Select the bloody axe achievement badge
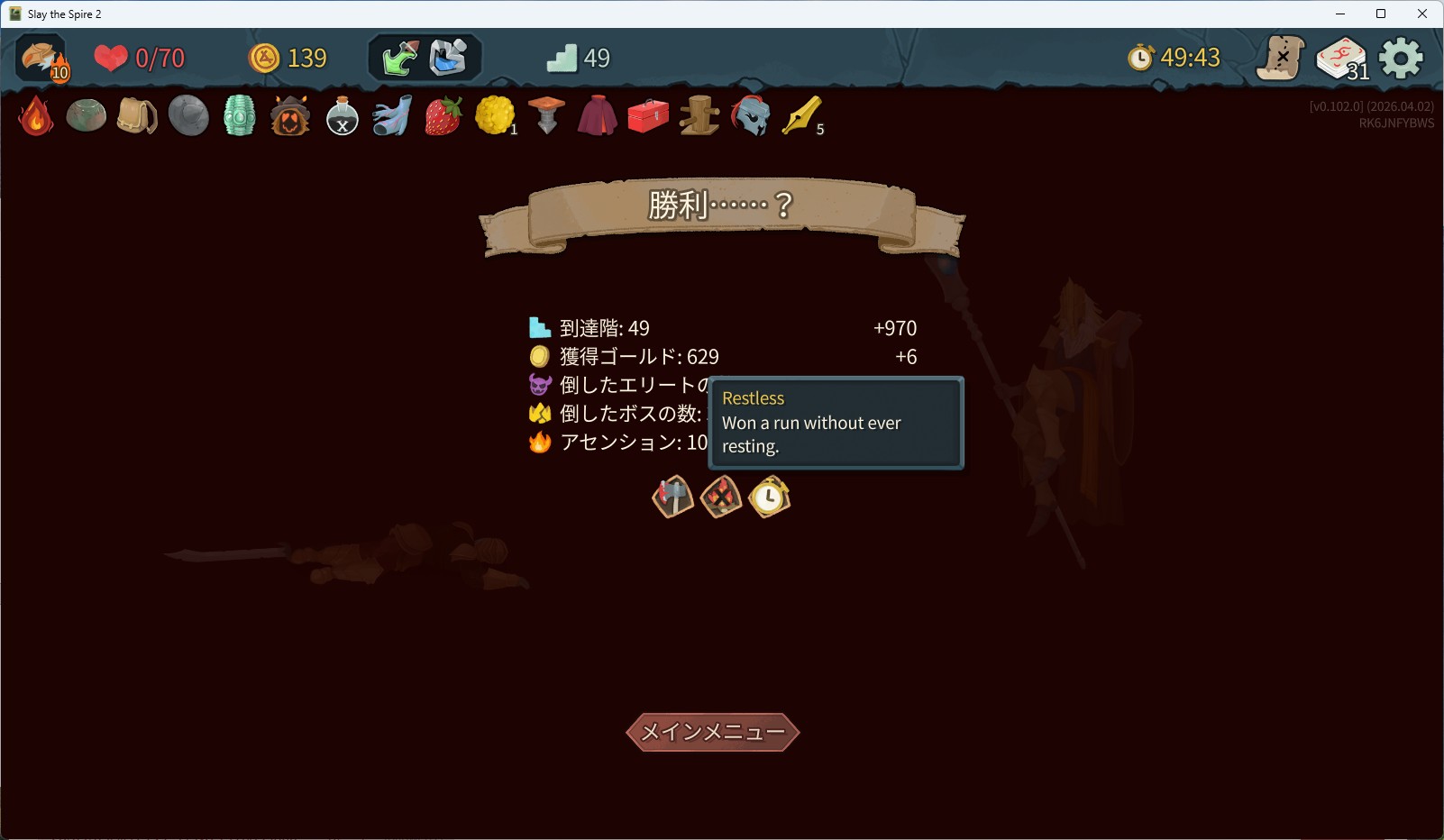 673,497
